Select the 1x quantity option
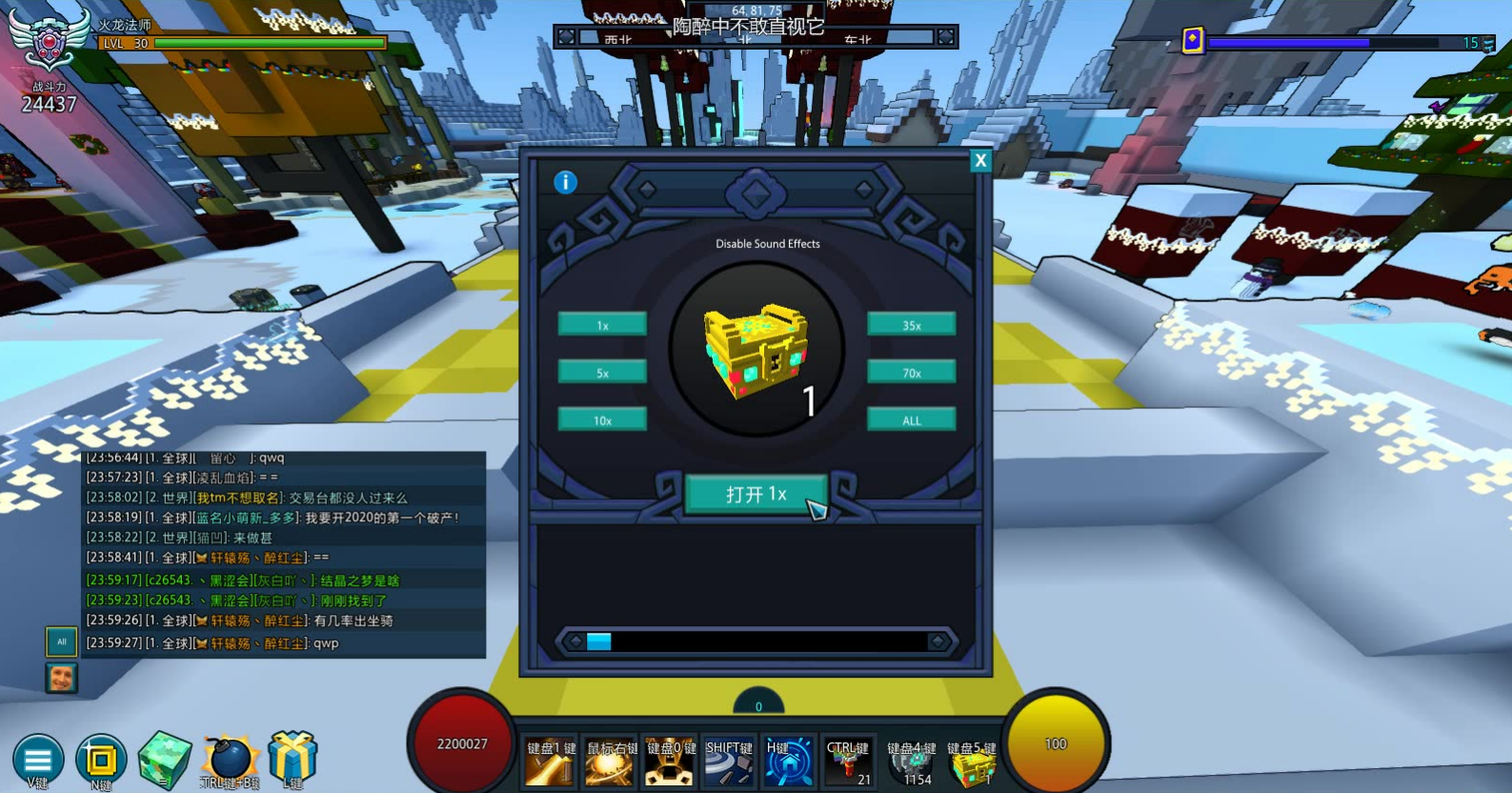 point(602,325)
